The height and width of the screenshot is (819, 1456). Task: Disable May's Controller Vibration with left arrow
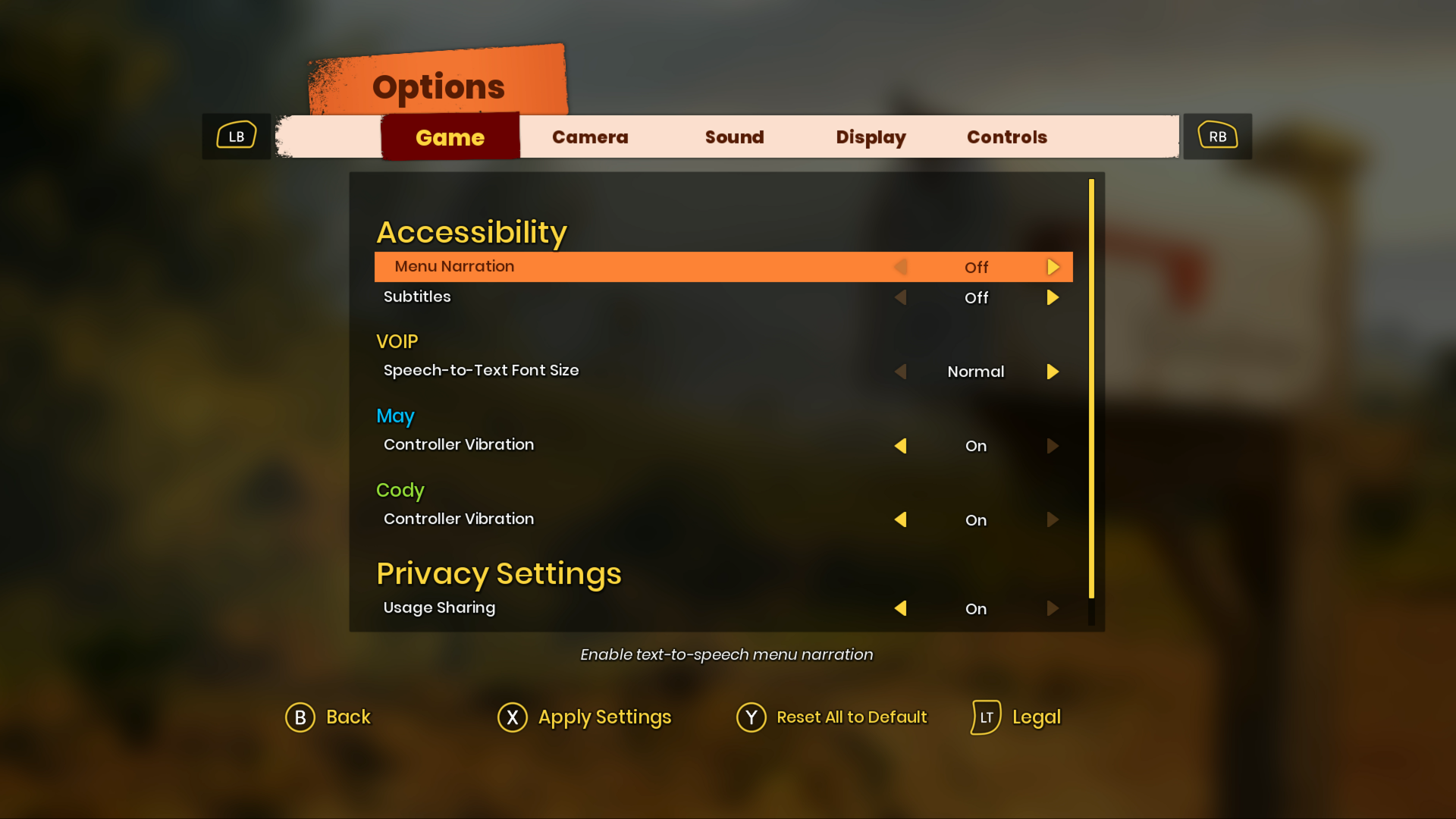point(901,446)
